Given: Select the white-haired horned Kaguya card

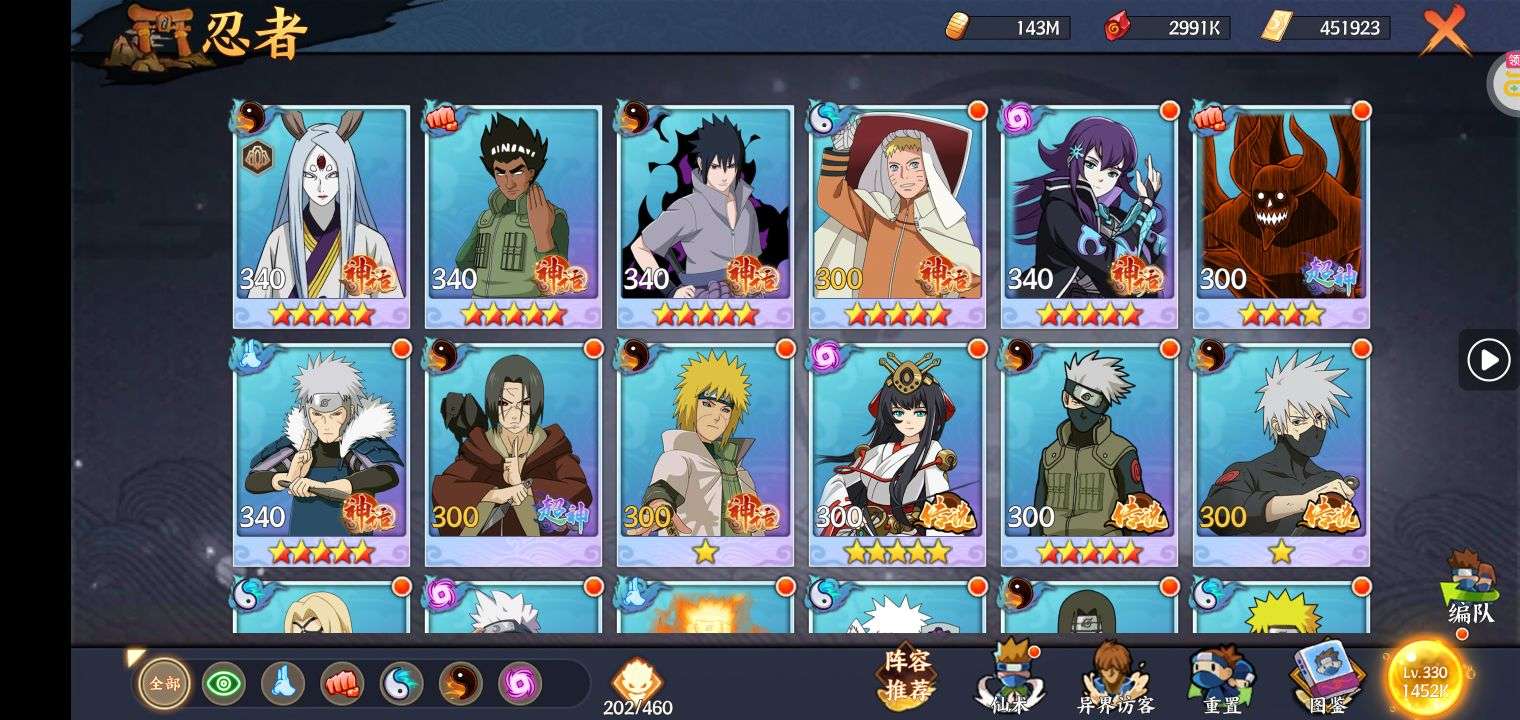Looking at the screenshot, I should pyautogui.click(x=321, y=215).
